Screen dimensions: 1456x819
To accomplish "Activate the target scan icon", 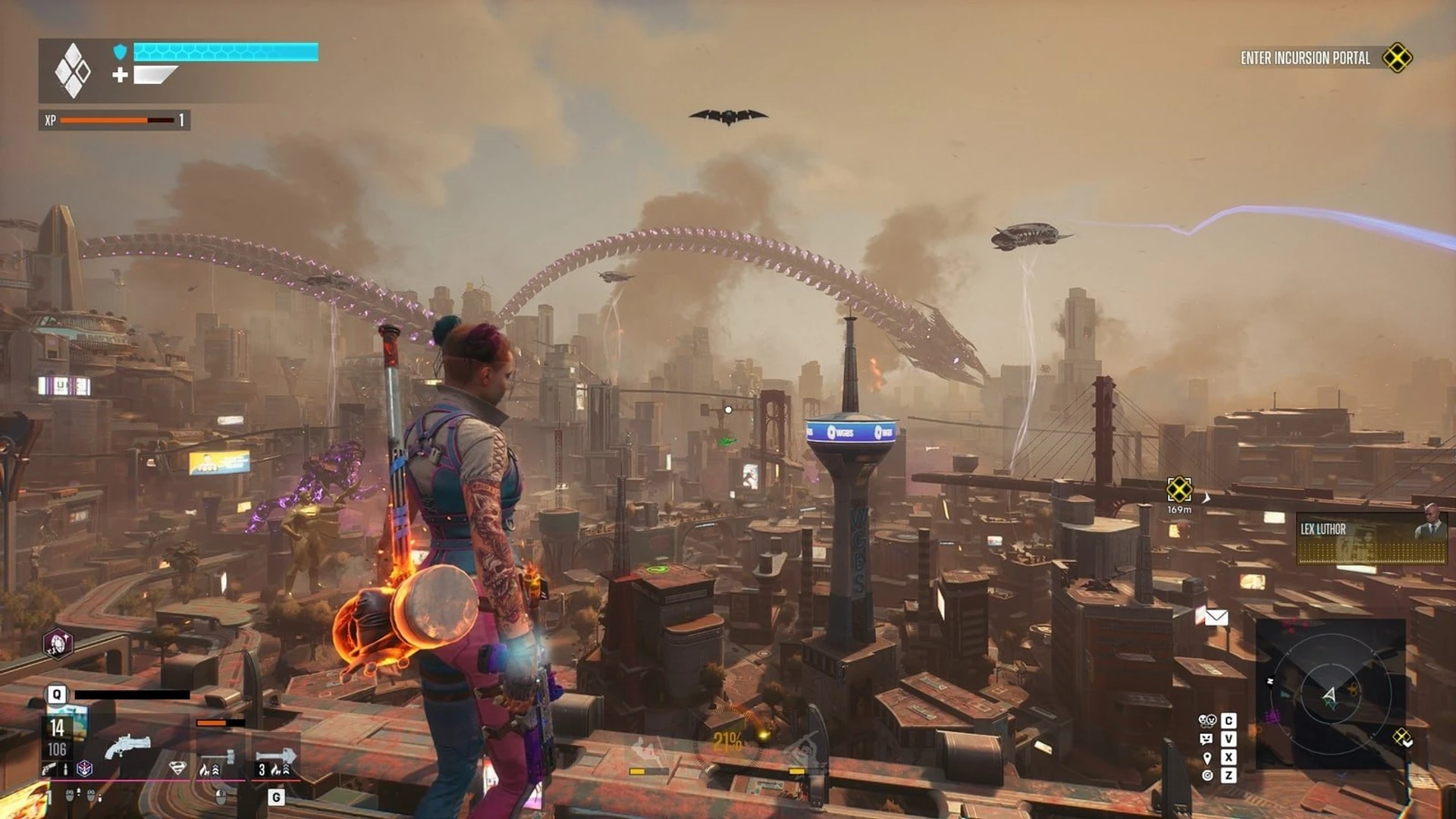I will [x=1207, y=775].
